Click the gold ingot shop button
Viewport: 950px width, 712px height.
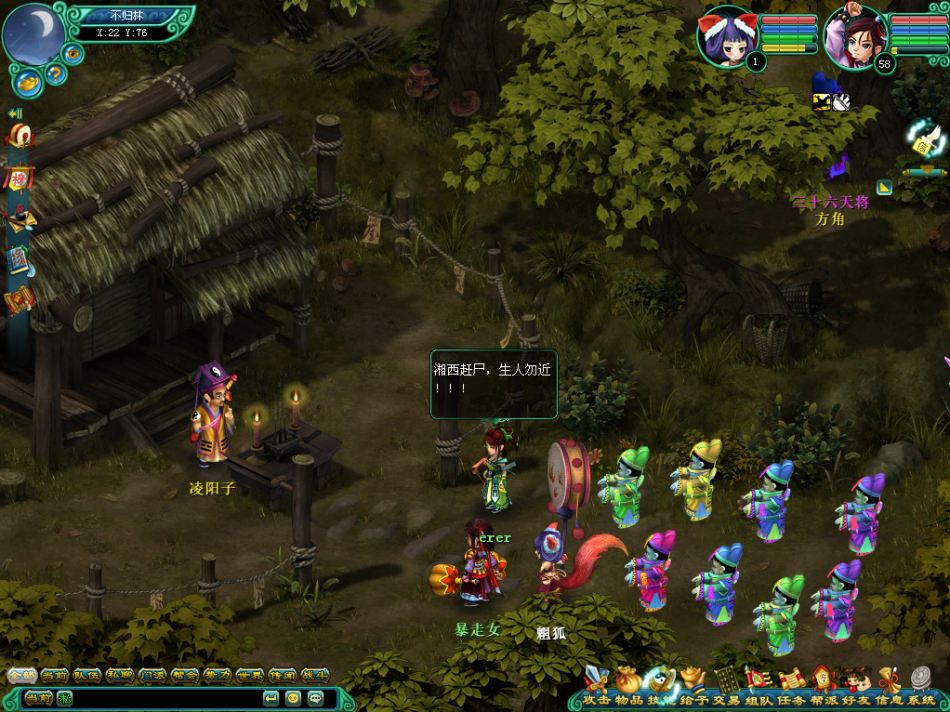pos(28,82)
